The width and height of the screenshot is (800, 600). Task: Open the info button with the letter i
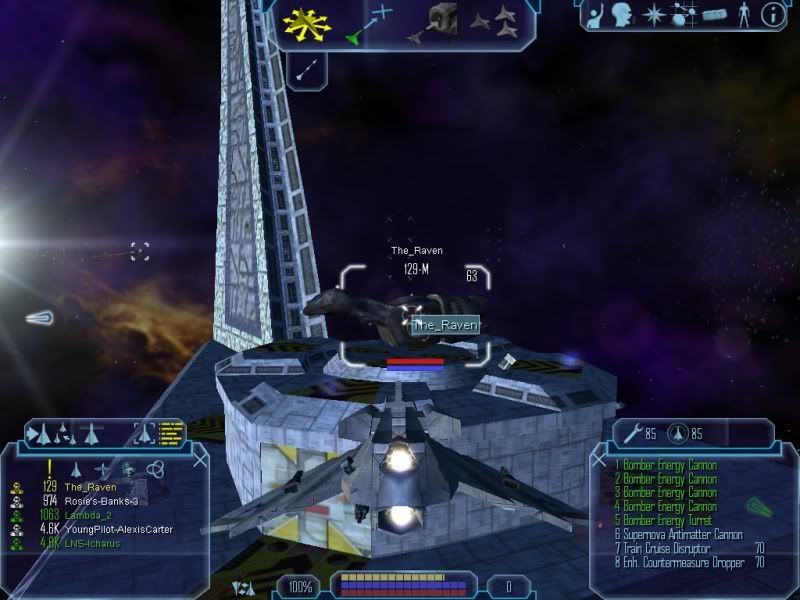click(x=772, y=15)
